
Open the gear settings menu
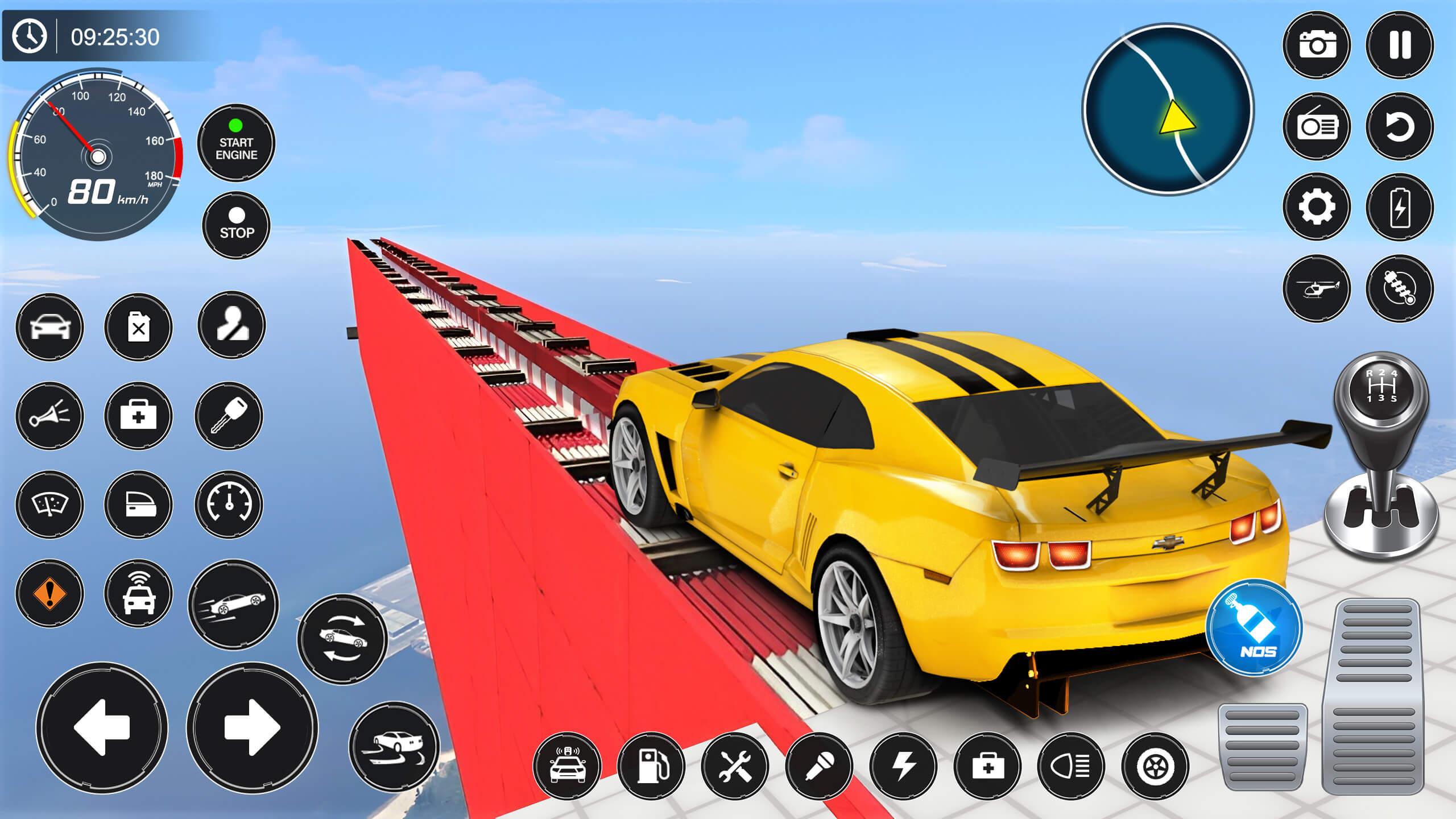coord(1317,207)
